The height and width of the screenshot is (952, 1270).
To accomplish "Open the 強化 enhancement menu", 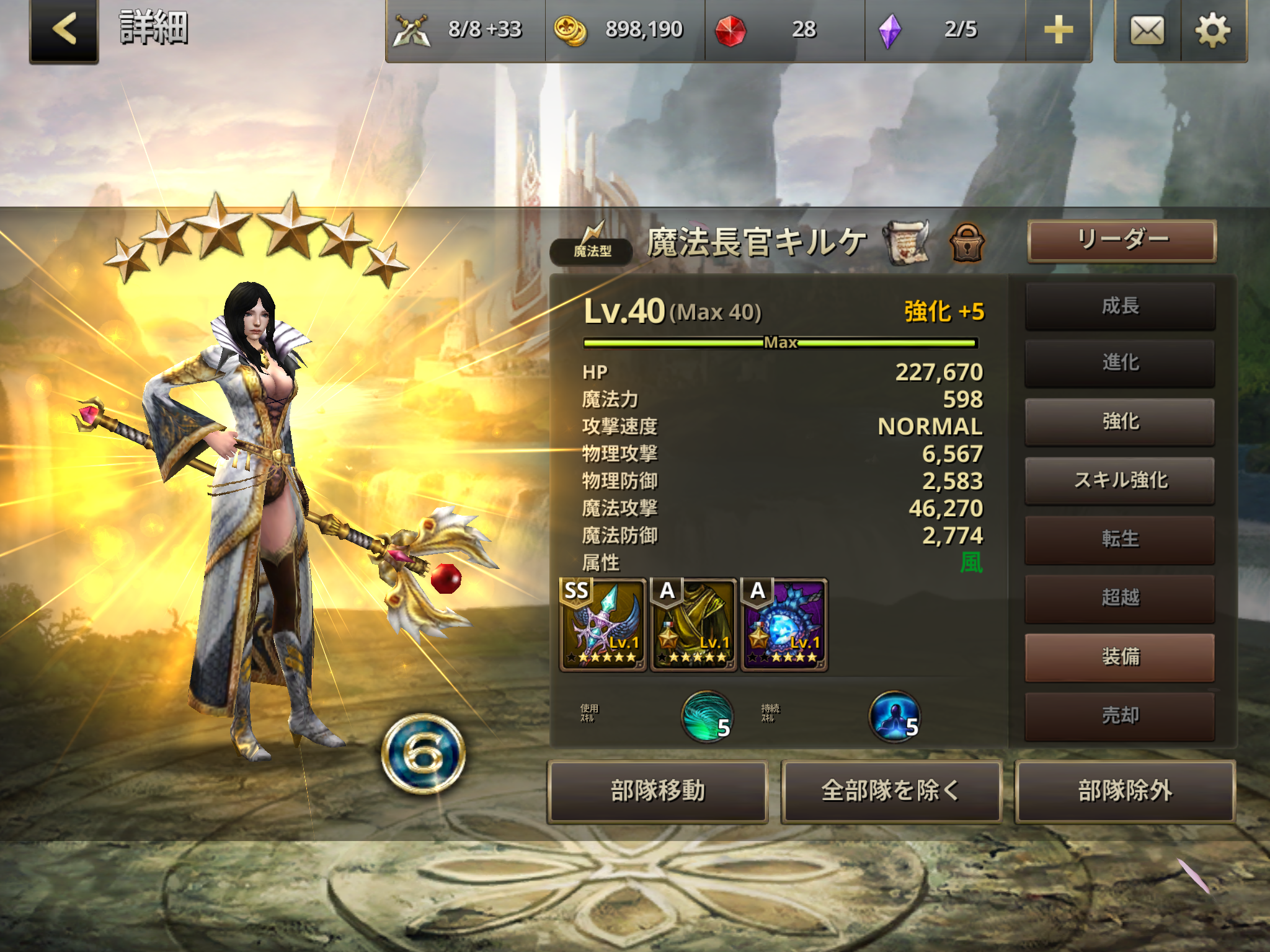I will (x=1120, y=421).
